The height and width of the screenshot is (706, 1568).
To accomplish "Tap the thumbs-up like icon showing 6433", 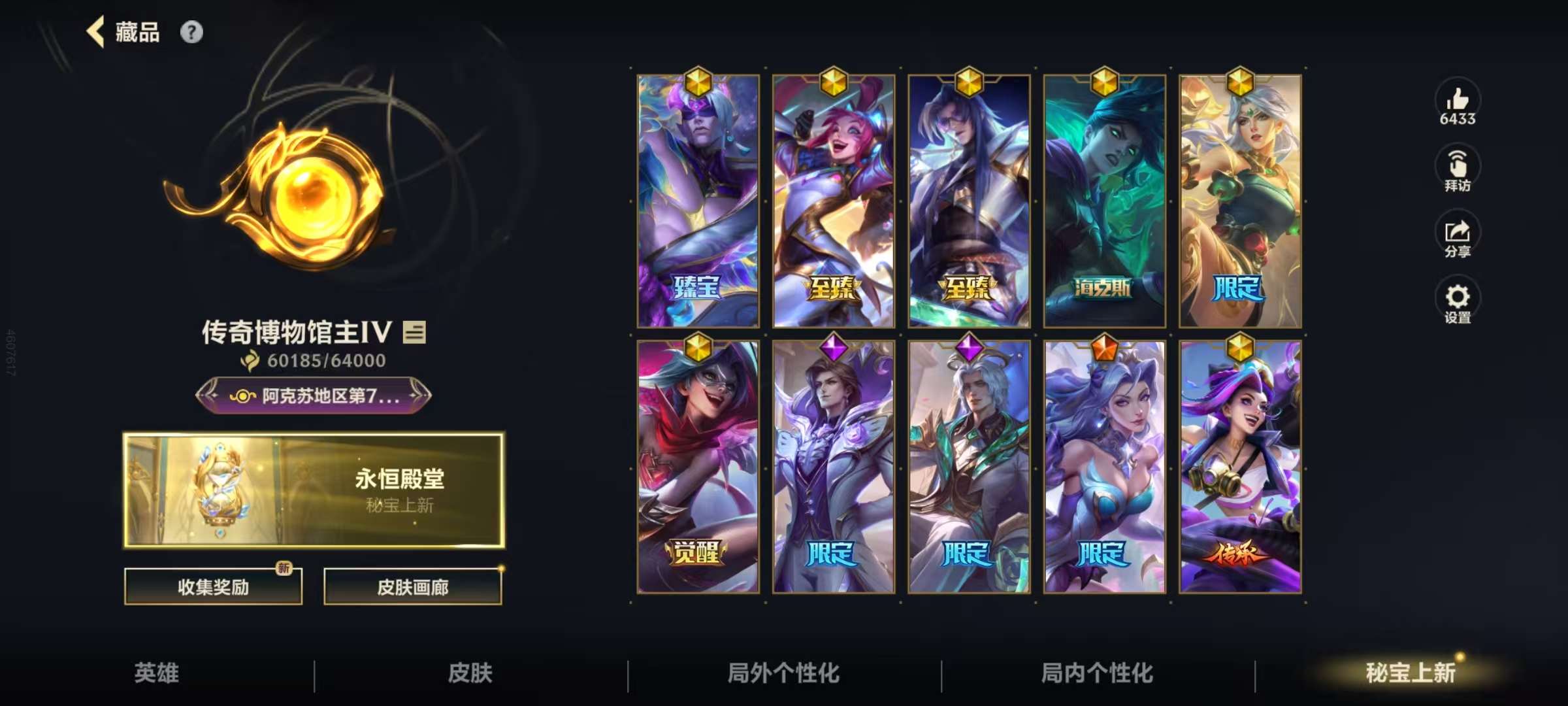I will click(x=1457, y=105).
